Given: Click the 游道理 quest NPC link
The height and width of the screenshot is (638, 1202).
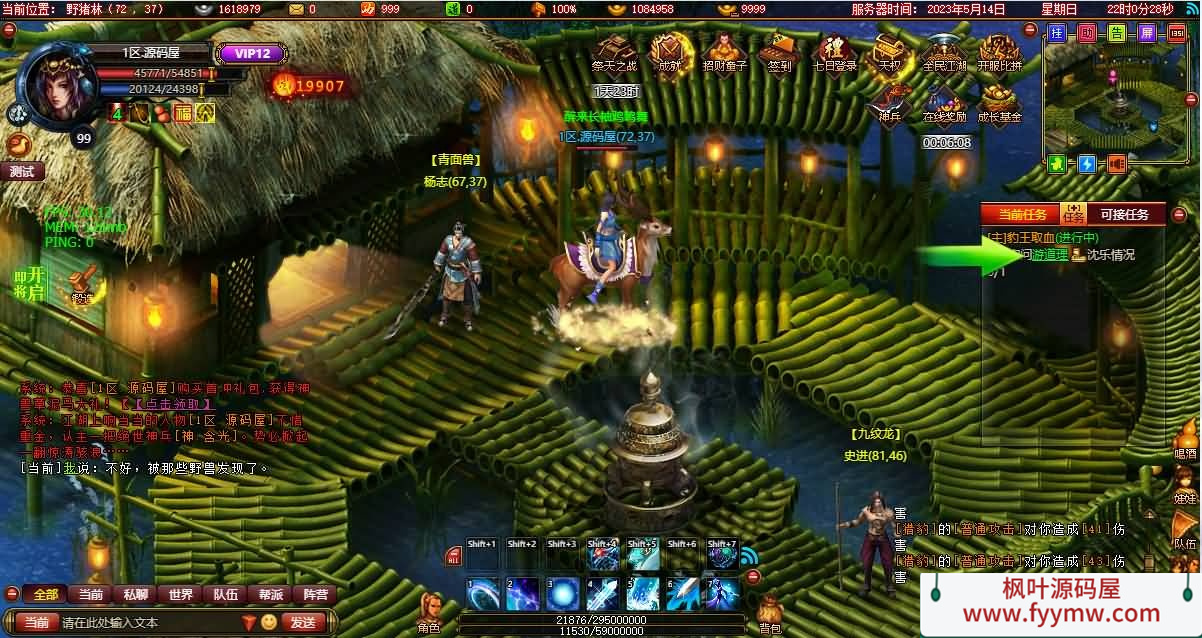Looking at the screenshot, I should click(x=1050, y=255).
